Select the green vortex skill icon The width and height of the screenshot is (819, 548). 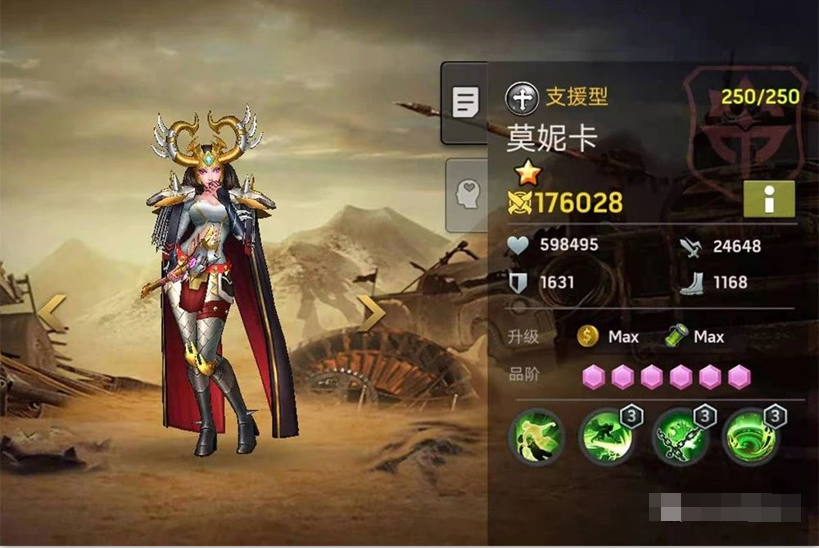[750, 437]
